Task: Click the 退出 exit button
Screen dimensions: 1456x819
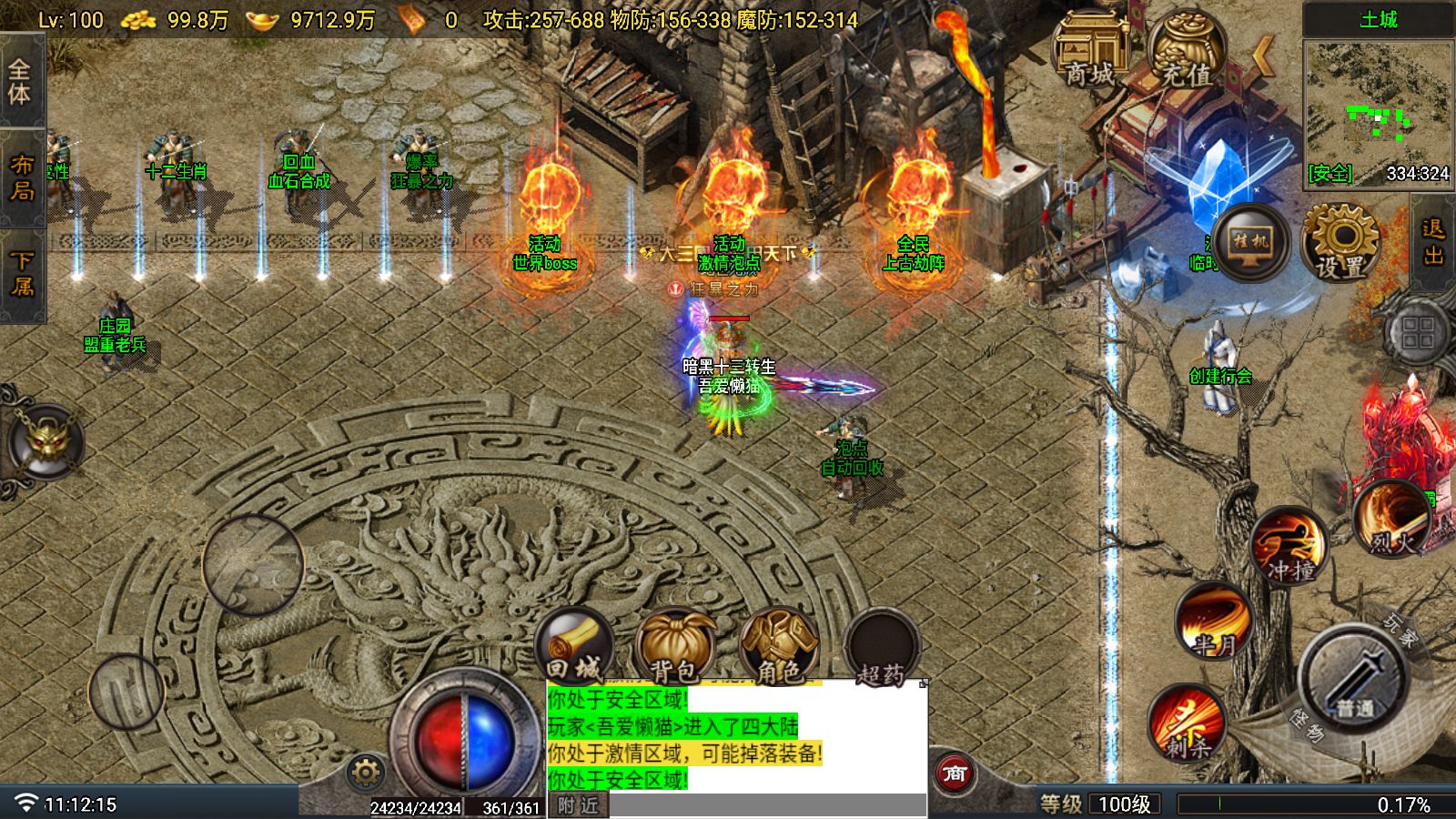Action: click(x=1434, y=242)
